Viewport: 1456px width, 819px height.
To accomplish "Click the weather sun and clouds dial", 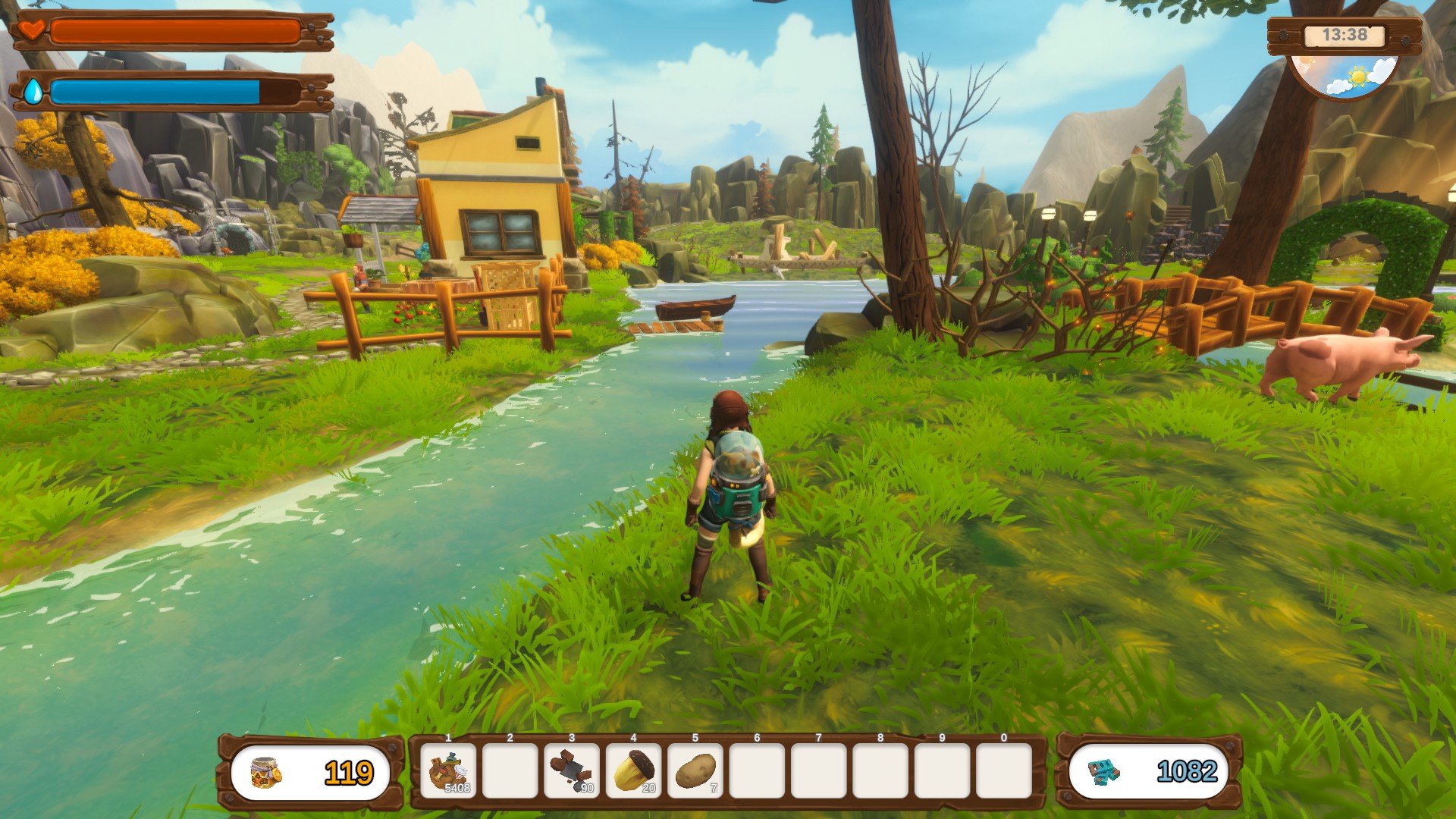I will [1345, 77].
